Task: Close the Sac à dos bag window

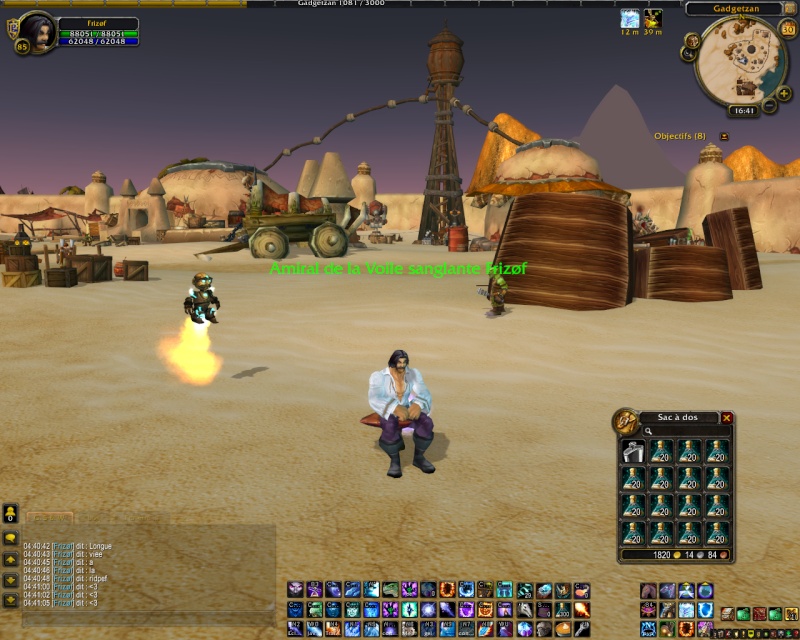Action: coord(727,418)
